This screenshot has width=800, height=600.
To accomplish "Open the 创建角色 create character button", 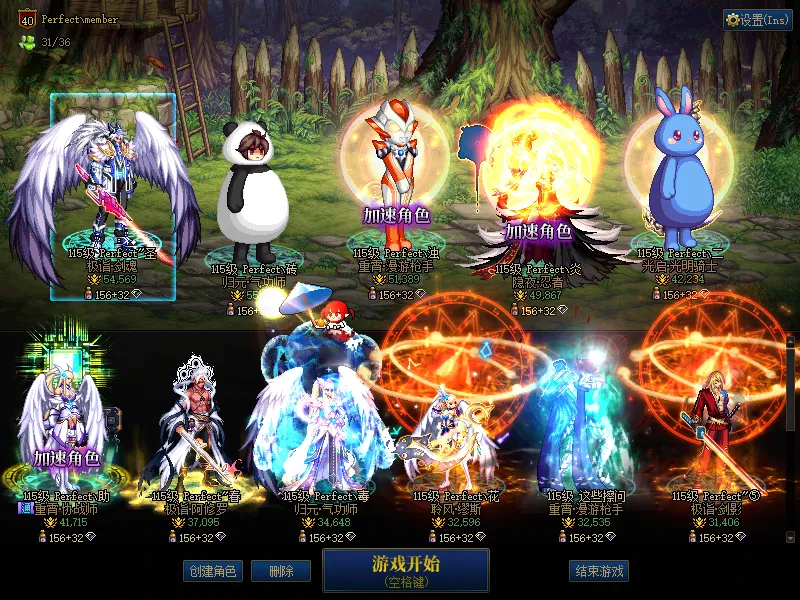I will 212,571.
